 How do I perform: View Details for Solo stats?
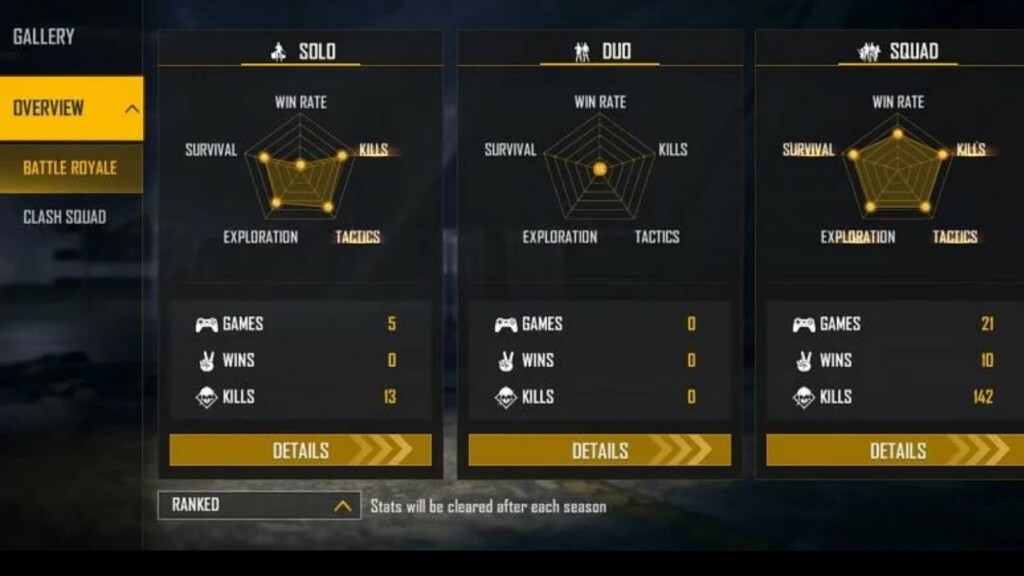(300, 450)
